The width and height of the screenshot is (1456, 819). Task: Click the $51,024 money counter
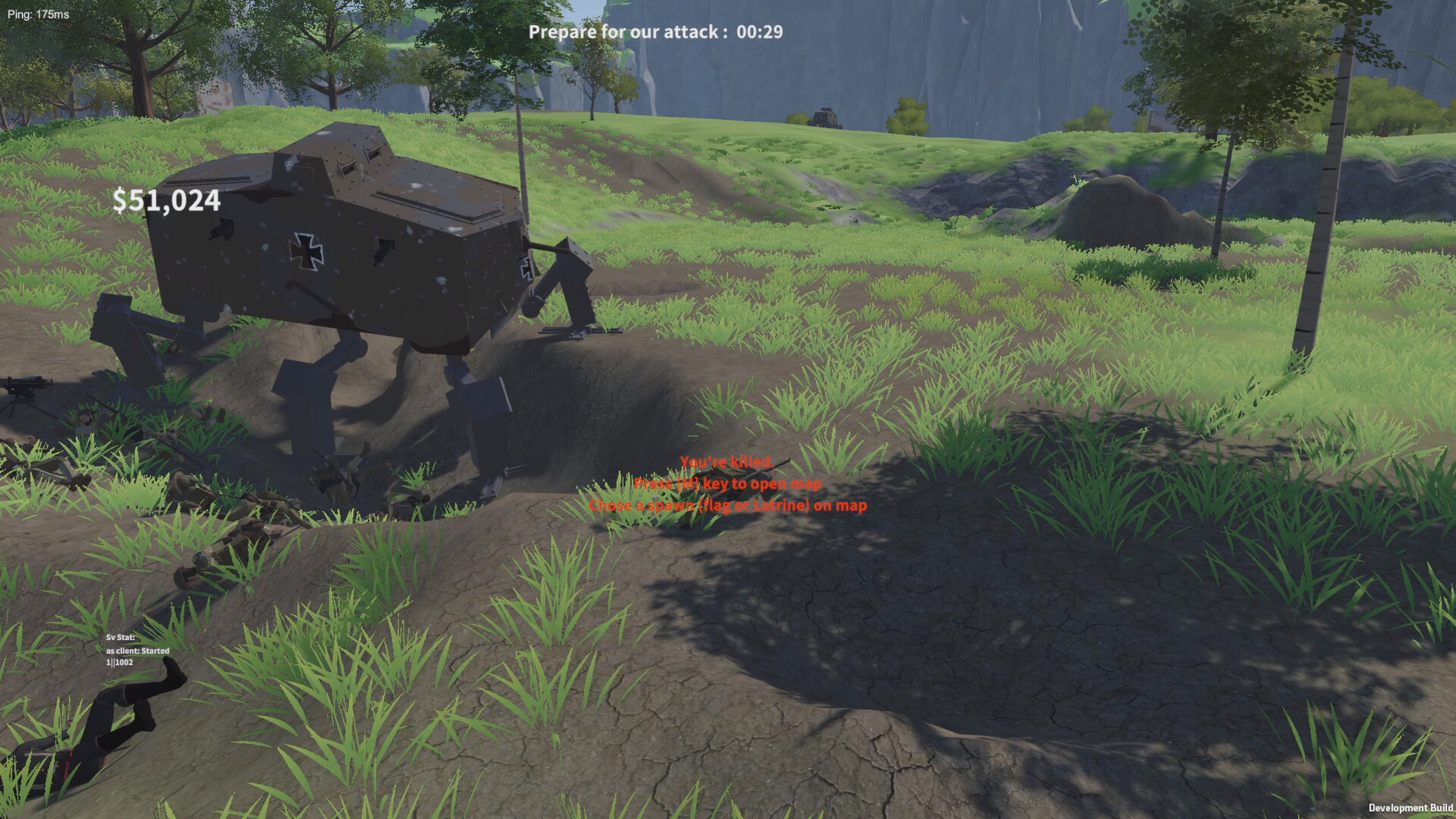(167, 201)
